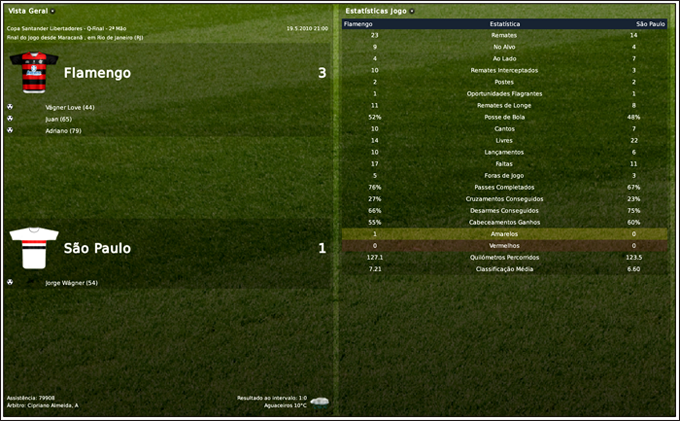The image size is (680, 421).
Task: View referee Cipriano Almeida's profile
Action: [48, 405]
